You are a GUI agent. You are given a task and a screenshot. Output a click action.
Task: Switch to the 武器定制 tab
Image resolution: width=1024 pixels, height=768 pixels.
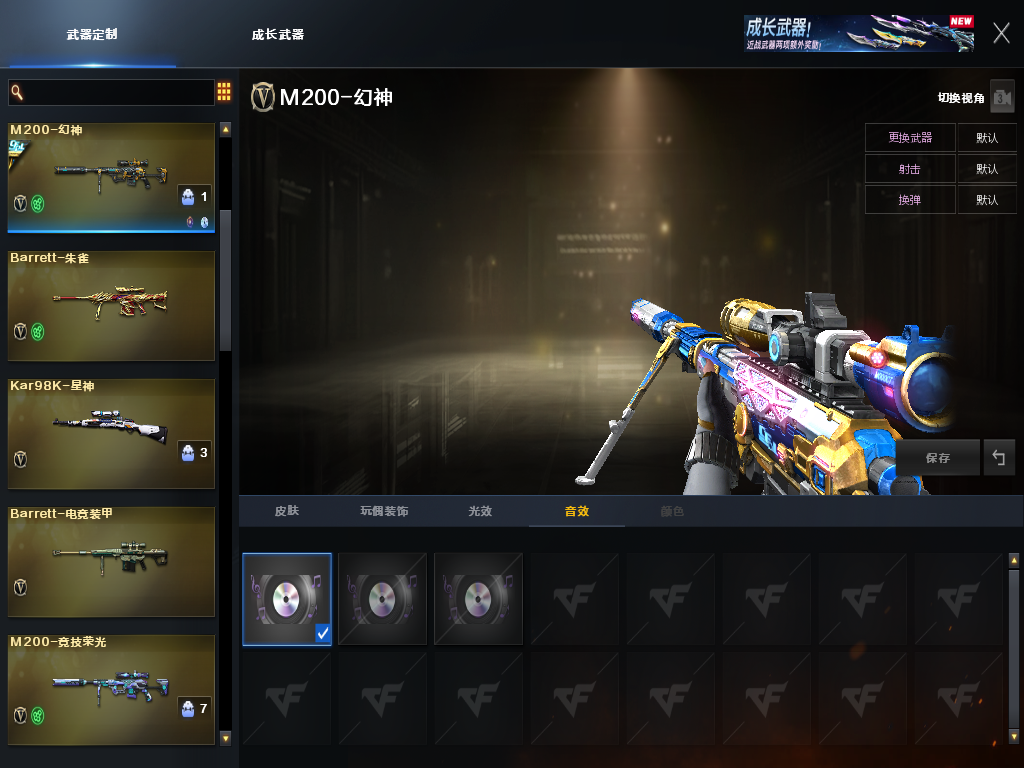(x=92, y=34)
